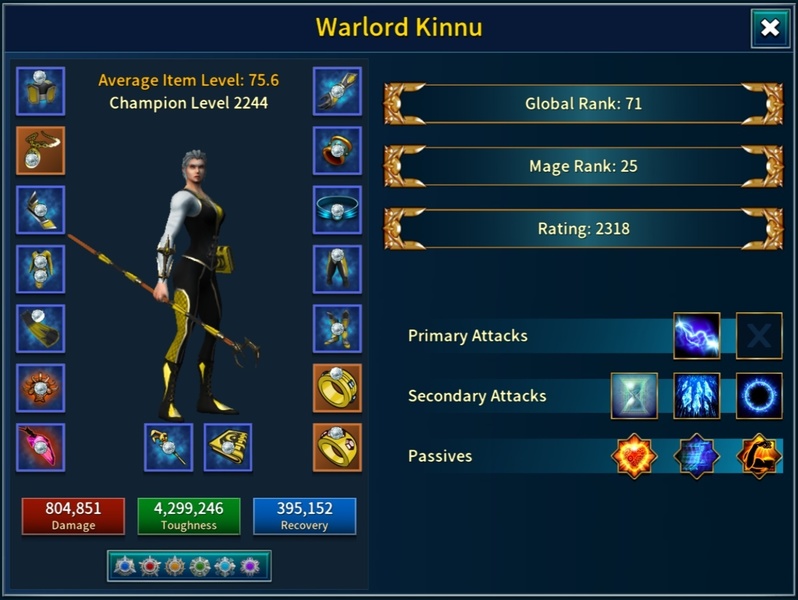Select the boots equipment slot
The width and height of the screenshot is (798, 600).
[337, 329]
